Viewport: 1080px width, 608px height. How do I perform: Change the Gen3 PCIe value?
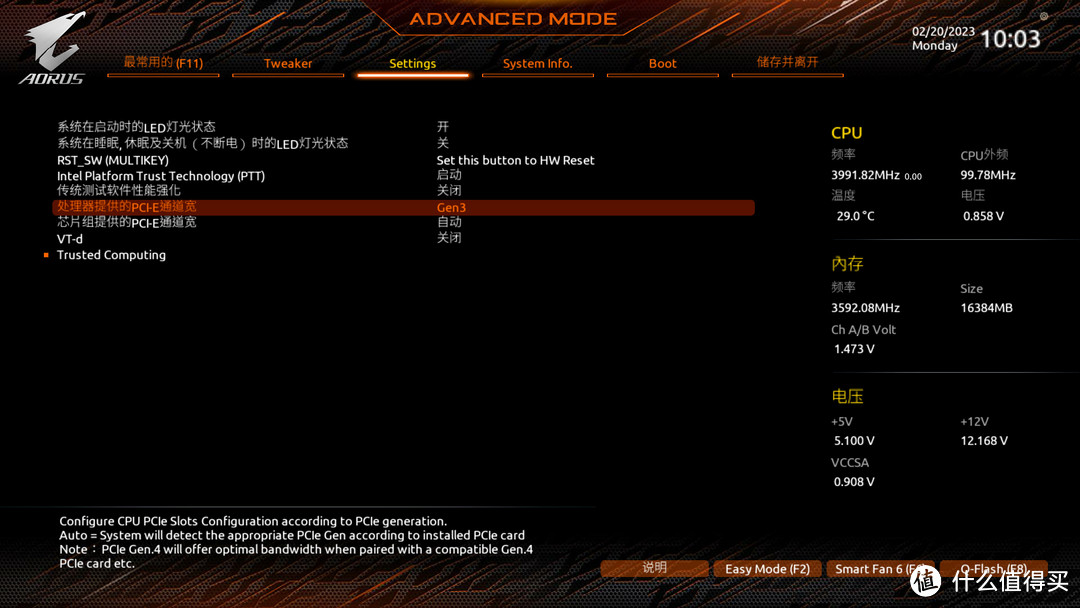(x=451, y=208)
